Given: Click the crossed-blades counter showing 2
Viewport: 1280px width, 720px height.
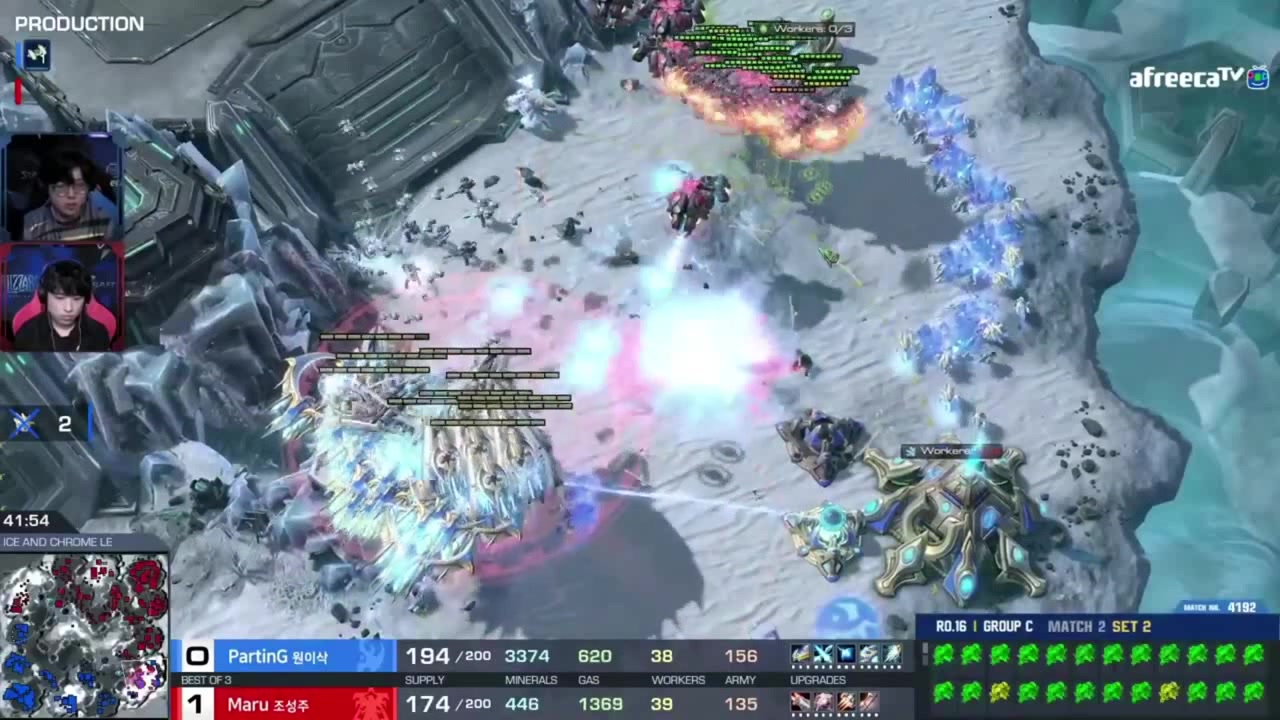Looking at the screenshot, I should point(45,424).
